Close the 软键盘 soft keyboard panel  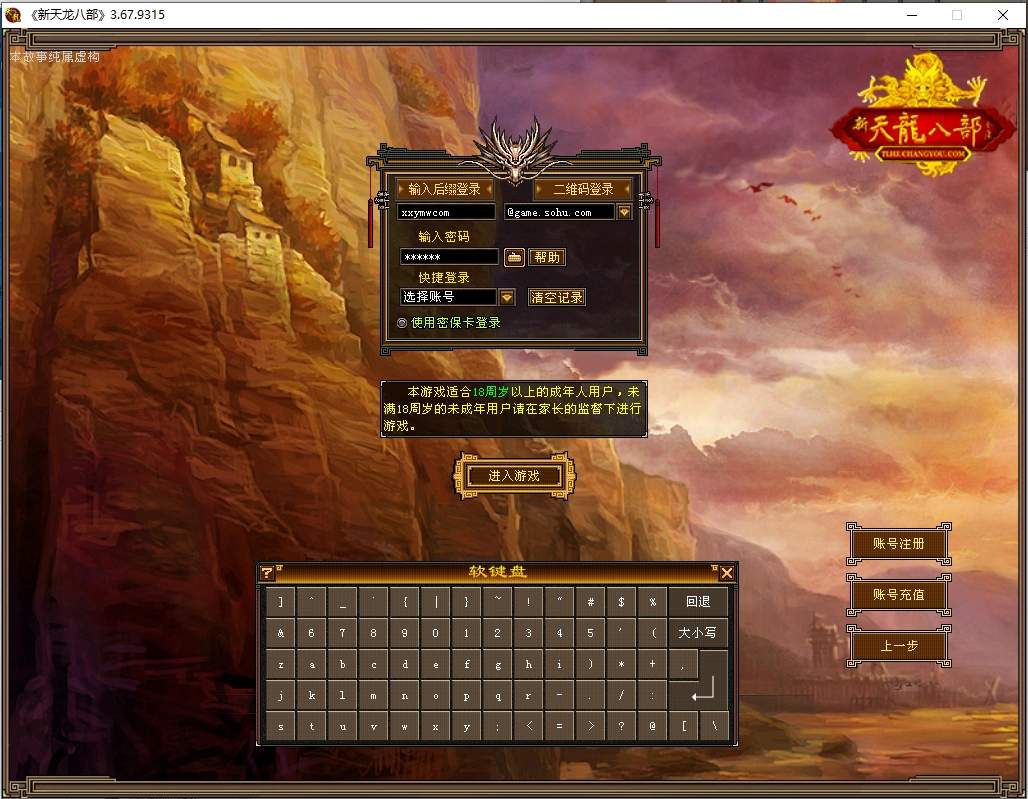coord(727,573)
